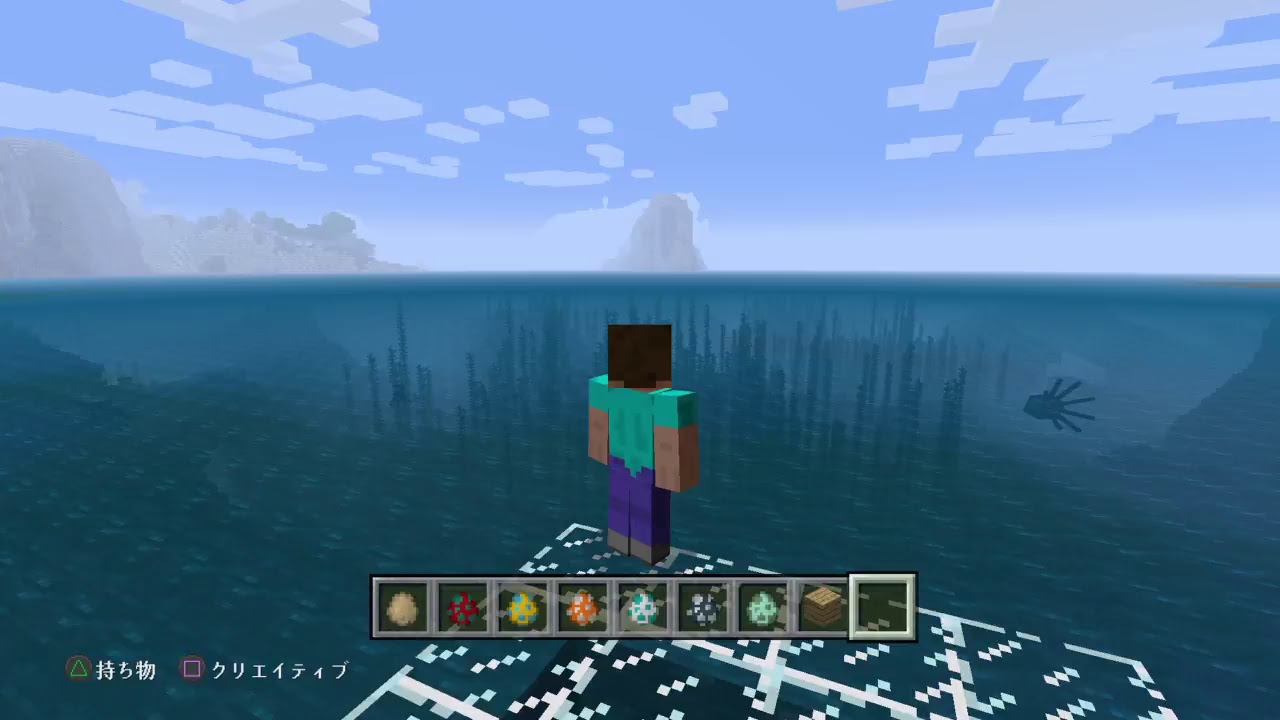Select the plain beige spawn egg in slot one
The height and width of the screenshot is (720, 1280).
(403, 607)
